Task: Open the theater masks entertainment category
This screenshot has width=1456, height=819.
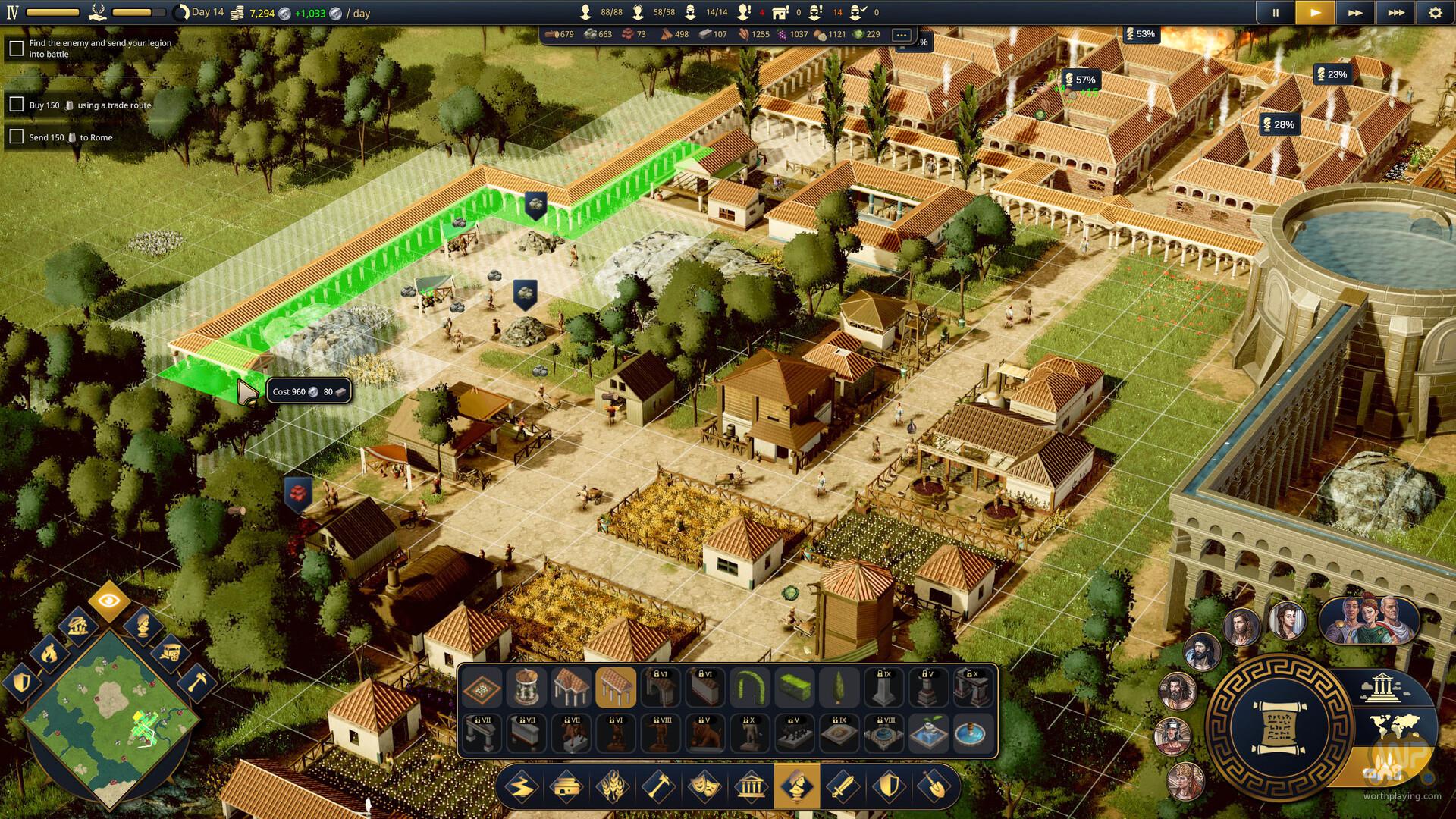Action: pos(704,786)
